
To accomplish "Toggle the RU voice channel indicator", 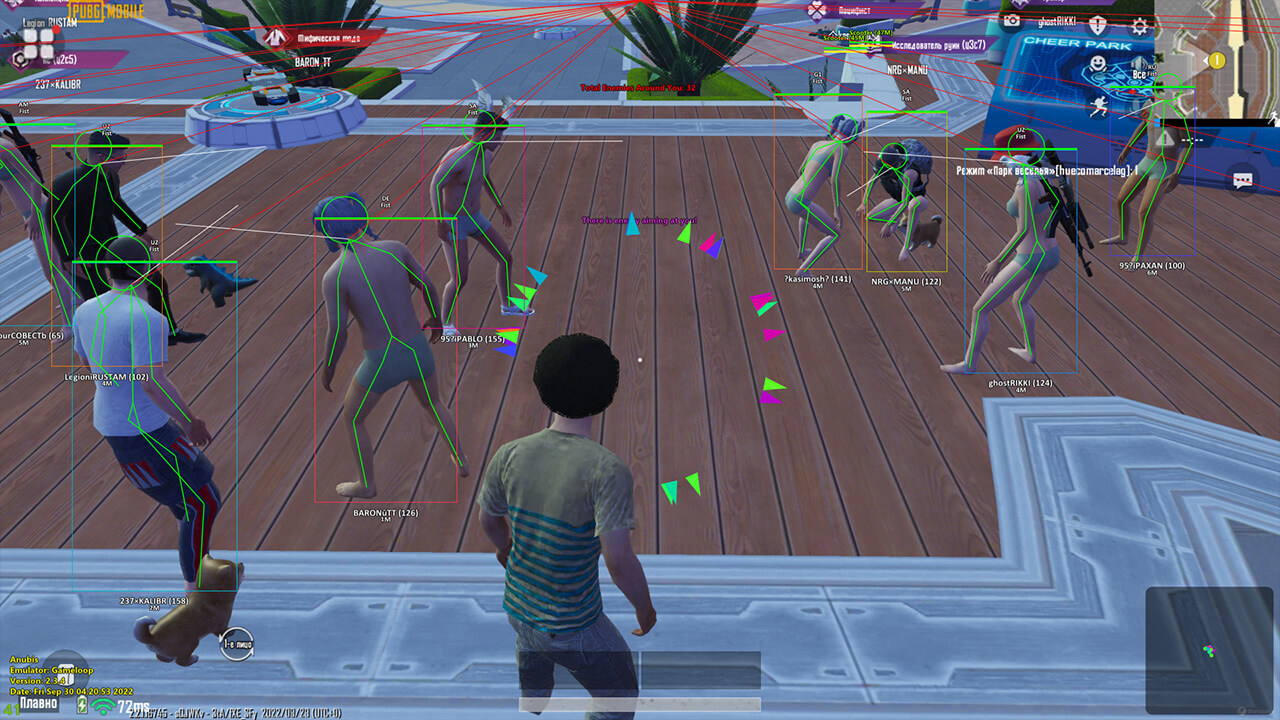I will pos(1153,67).
